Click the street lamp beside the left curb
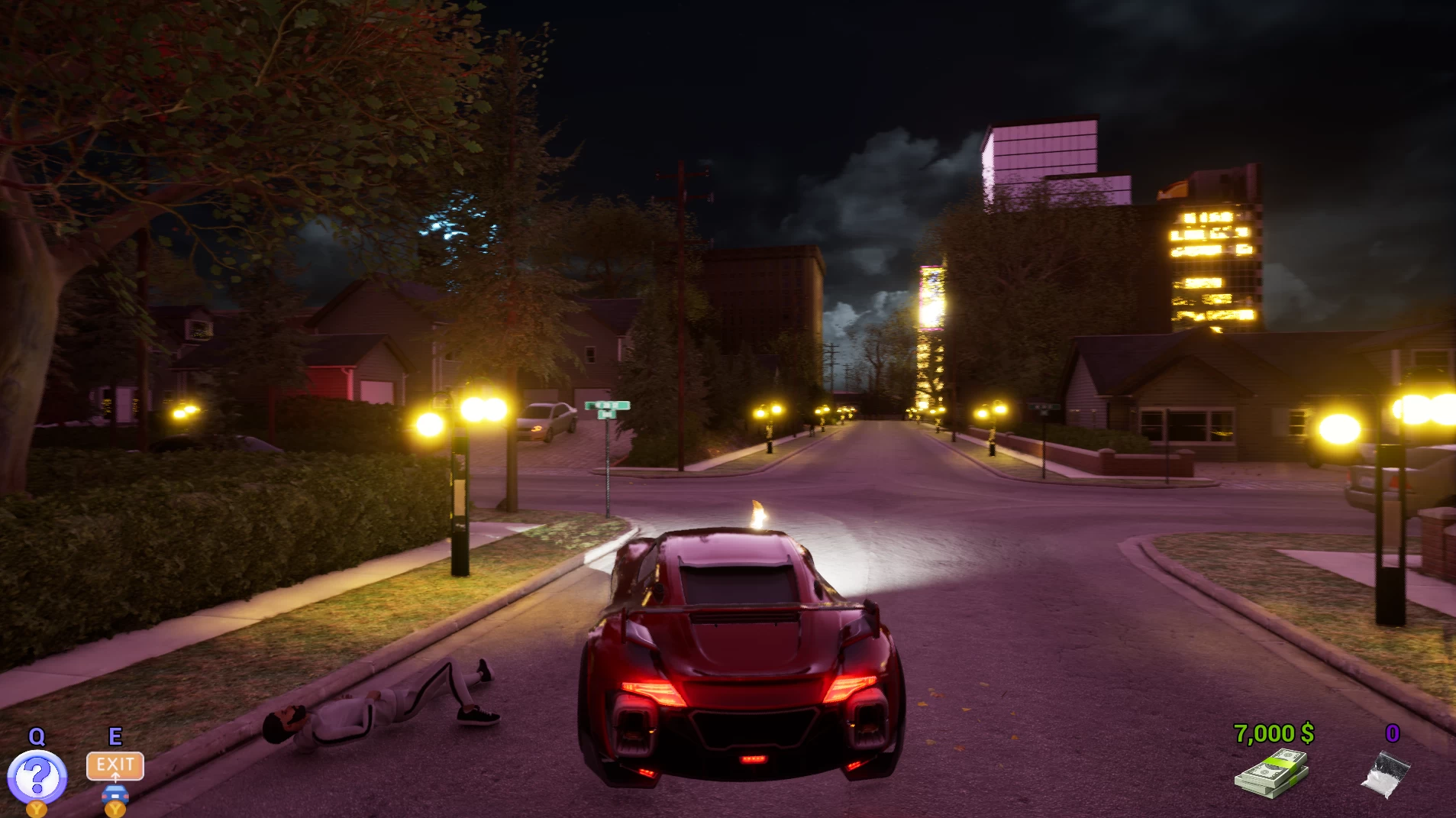 point(458,489)
